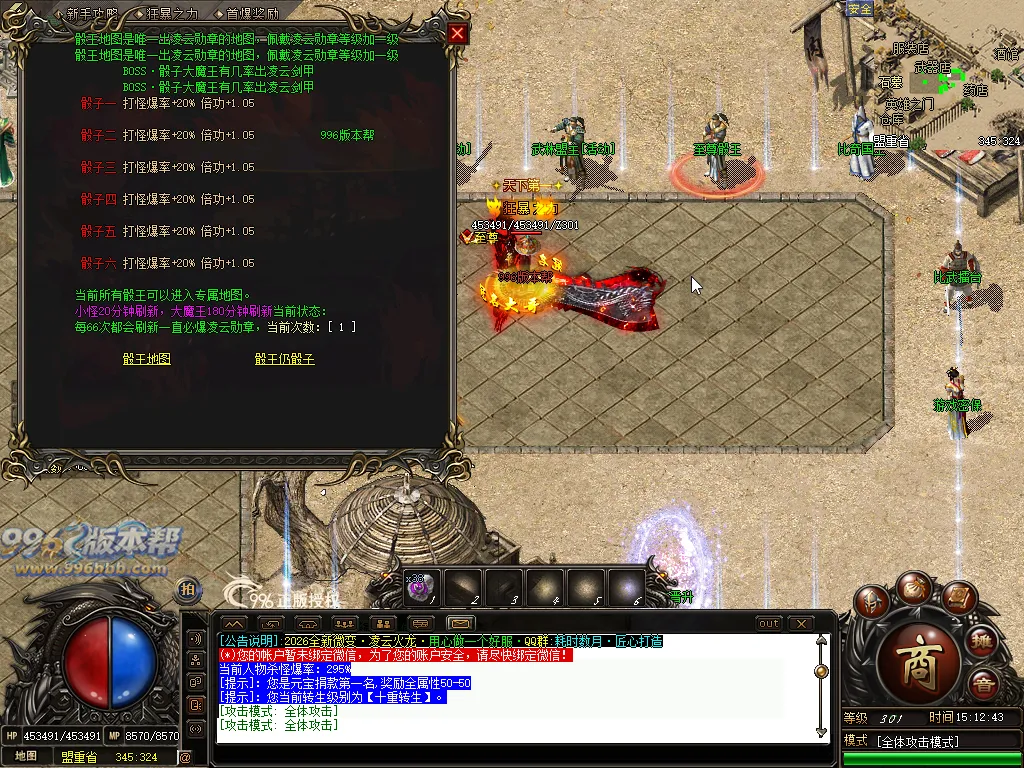
Task: Toggle sound with the 音 button
Action: pos(982,685)
